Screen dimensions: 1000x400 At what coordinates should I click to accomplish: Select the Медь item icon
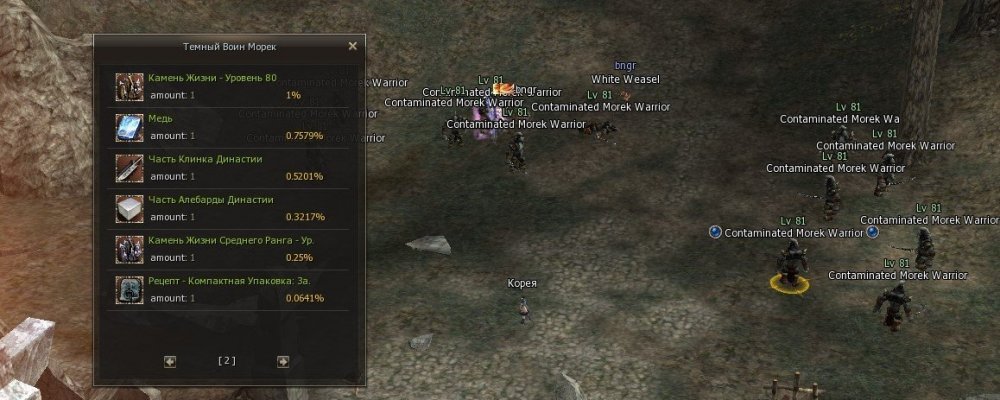click(128, 127)
